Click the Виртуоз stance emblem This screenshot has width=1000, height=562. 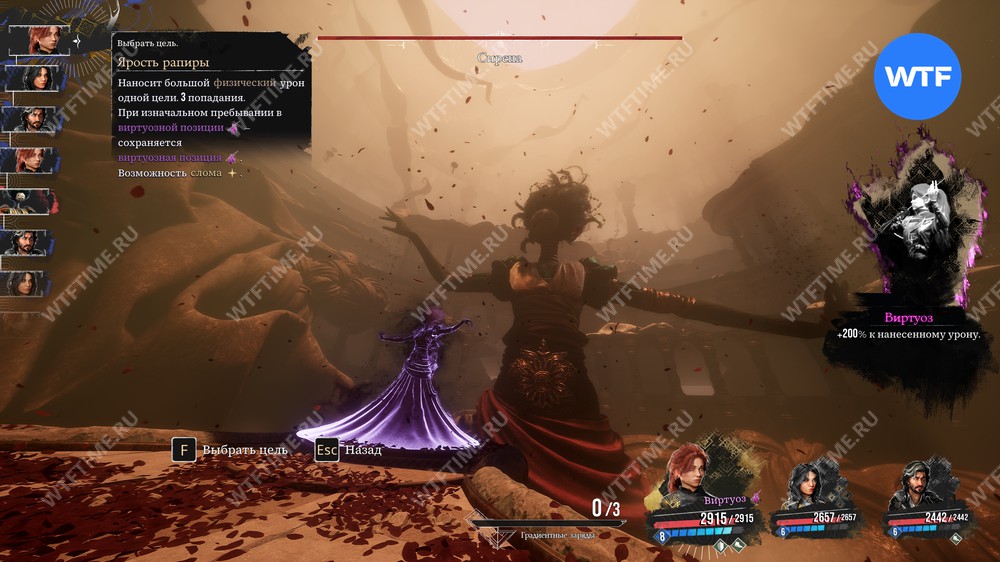point(908,222)
